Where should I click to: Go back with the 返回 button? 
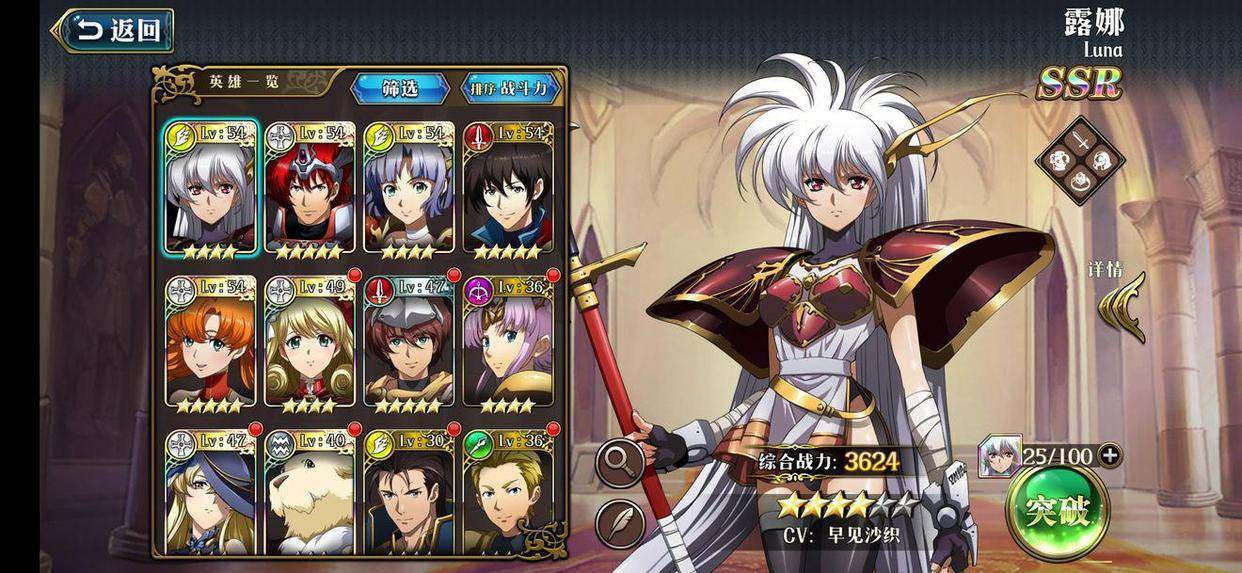pos(113,30)
